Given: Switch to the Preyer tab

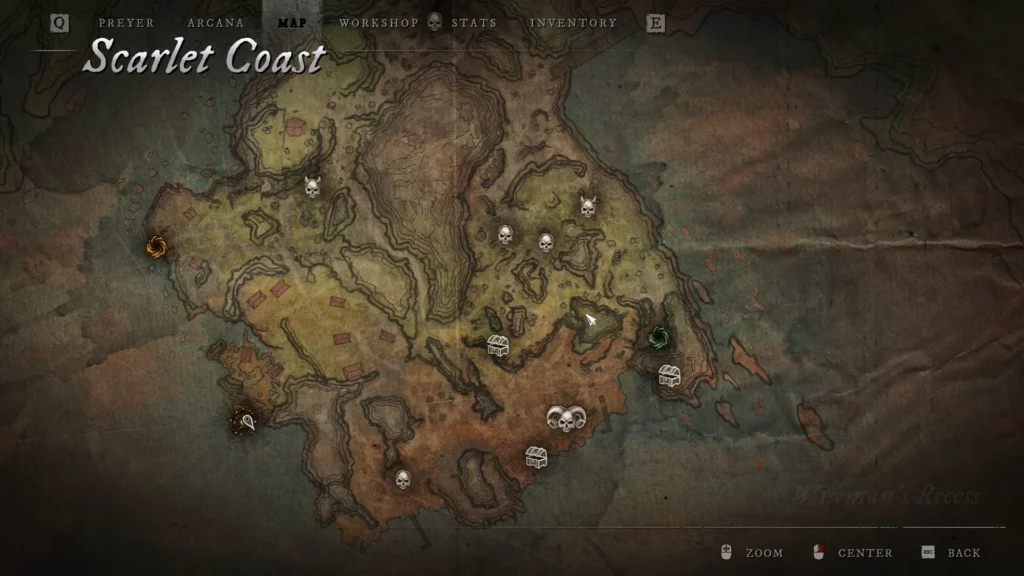Looking at the screenshot, I should pos(126,23).
